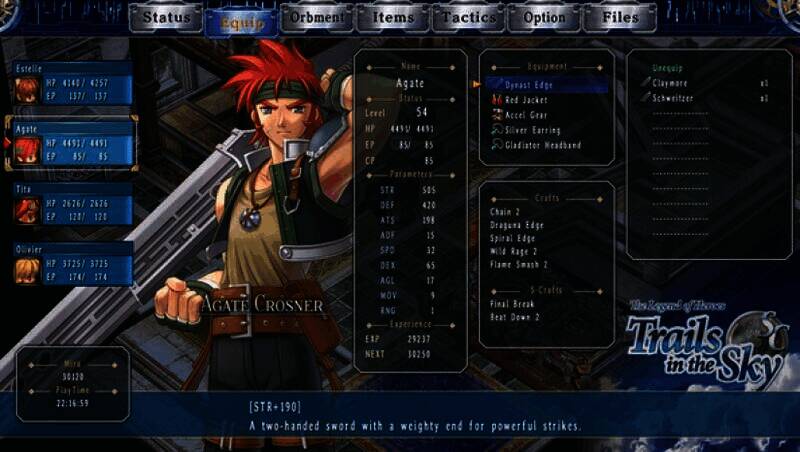This screenshot has width=800, height=452.
Task: Switch to the Orbment tab
Action: (x=317, y=18)
